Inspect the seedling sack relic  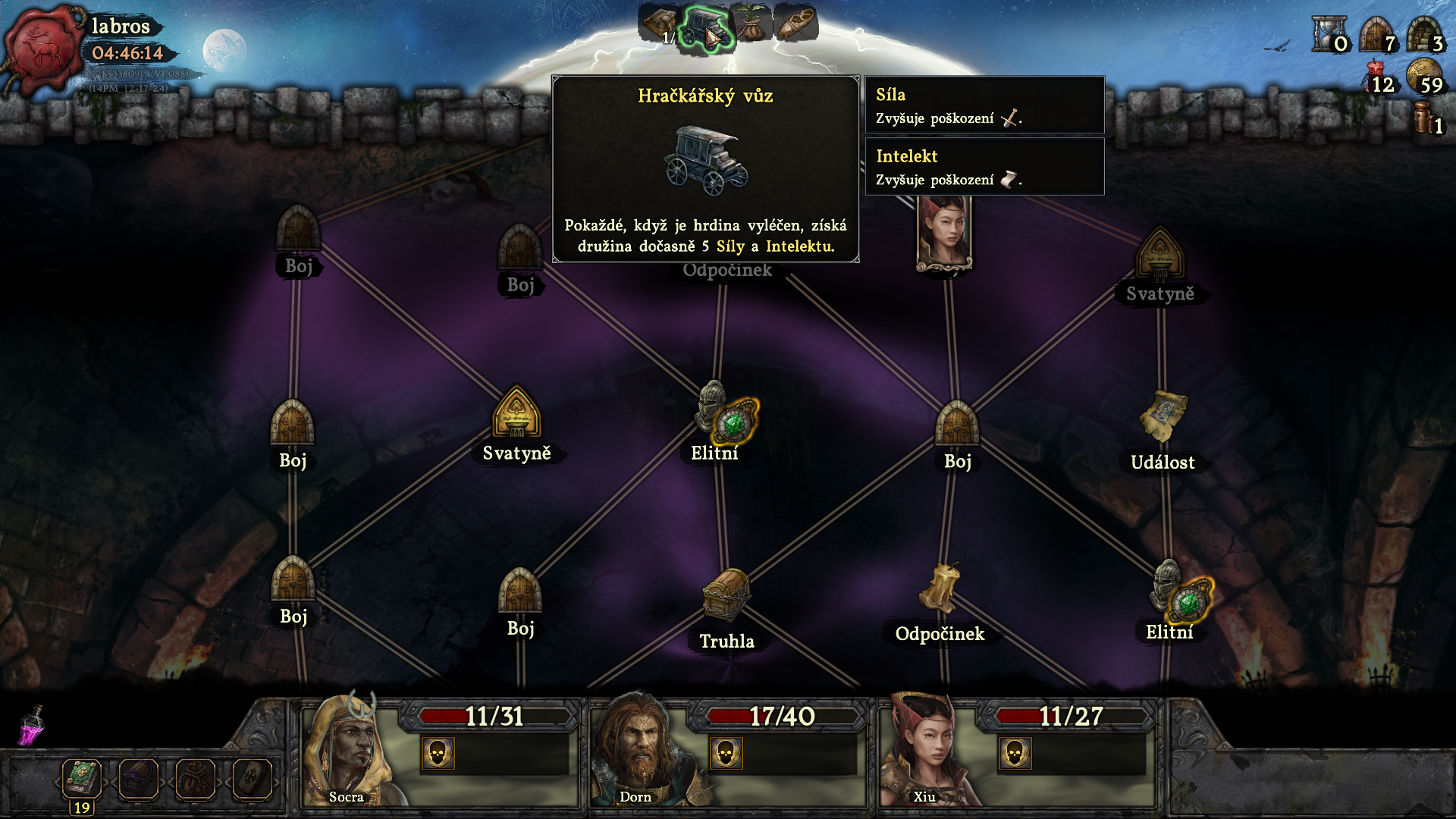[752, 24]
